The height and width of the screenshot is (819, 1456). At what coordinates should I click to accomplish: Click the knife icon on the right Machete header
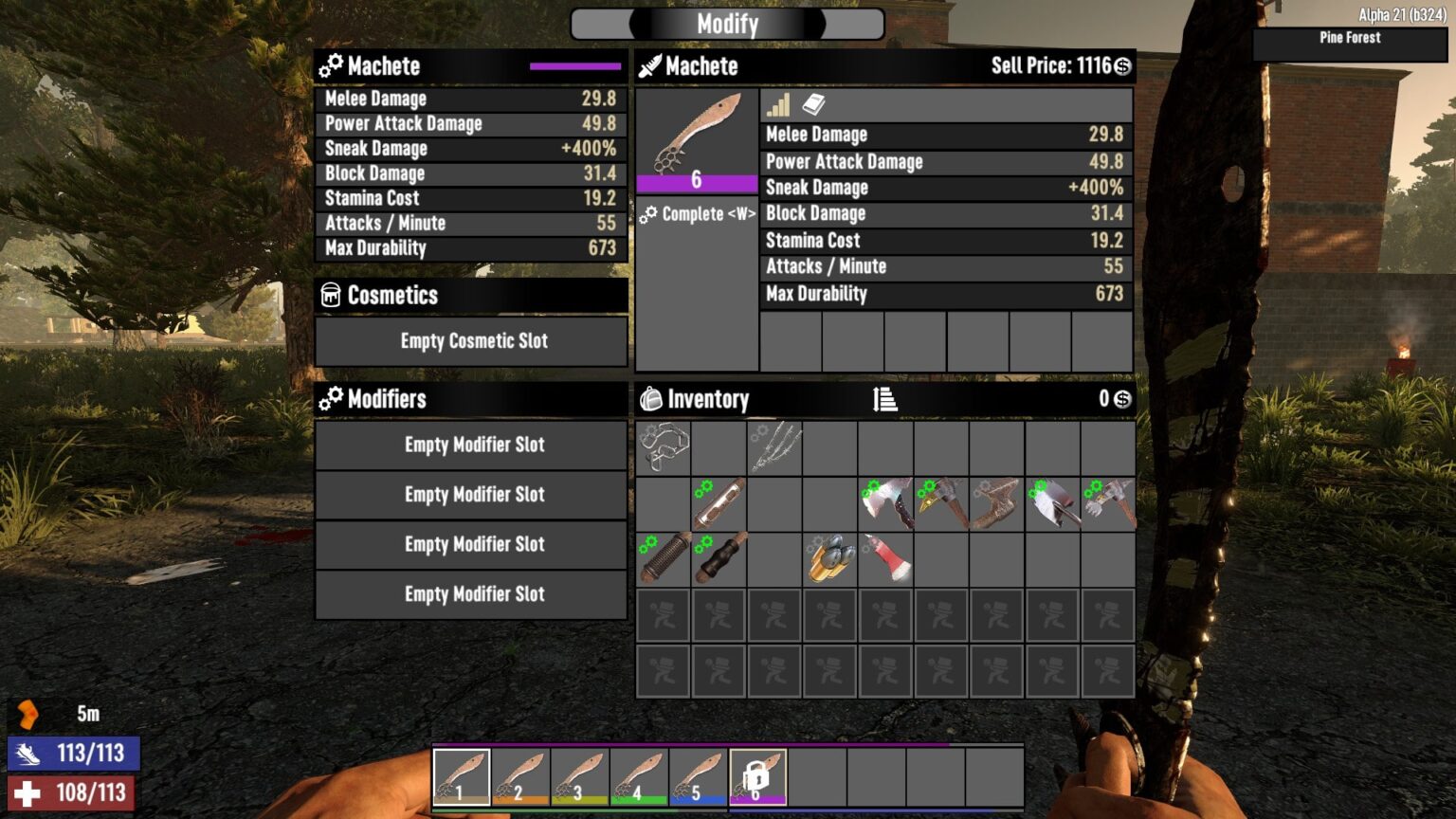pyautogui.click(x=651, y=66)
